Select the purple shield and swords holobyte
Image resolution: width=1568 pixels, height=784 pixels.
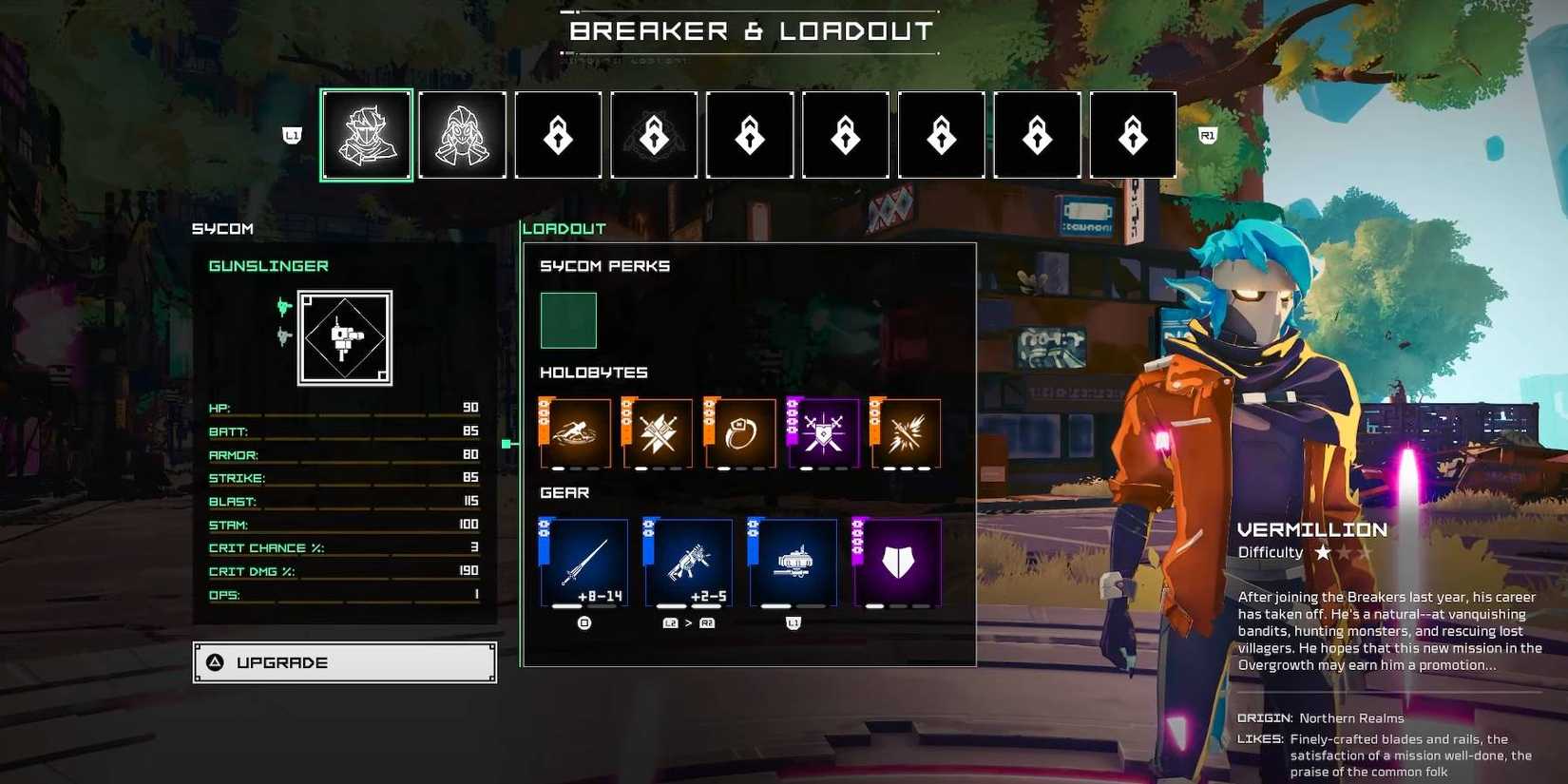tap(823, 433)
